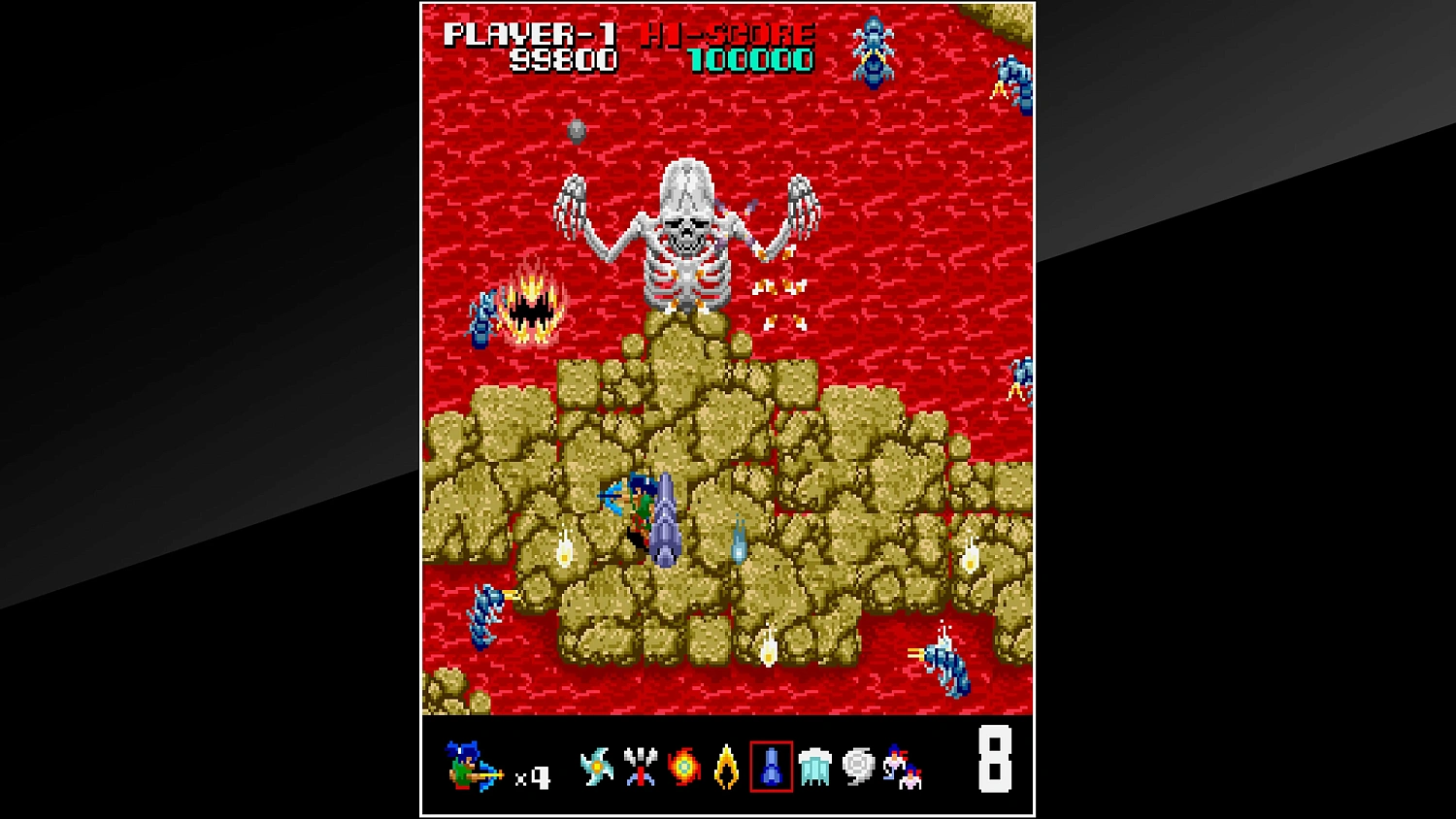Click the HI-SCORE label

726,34
